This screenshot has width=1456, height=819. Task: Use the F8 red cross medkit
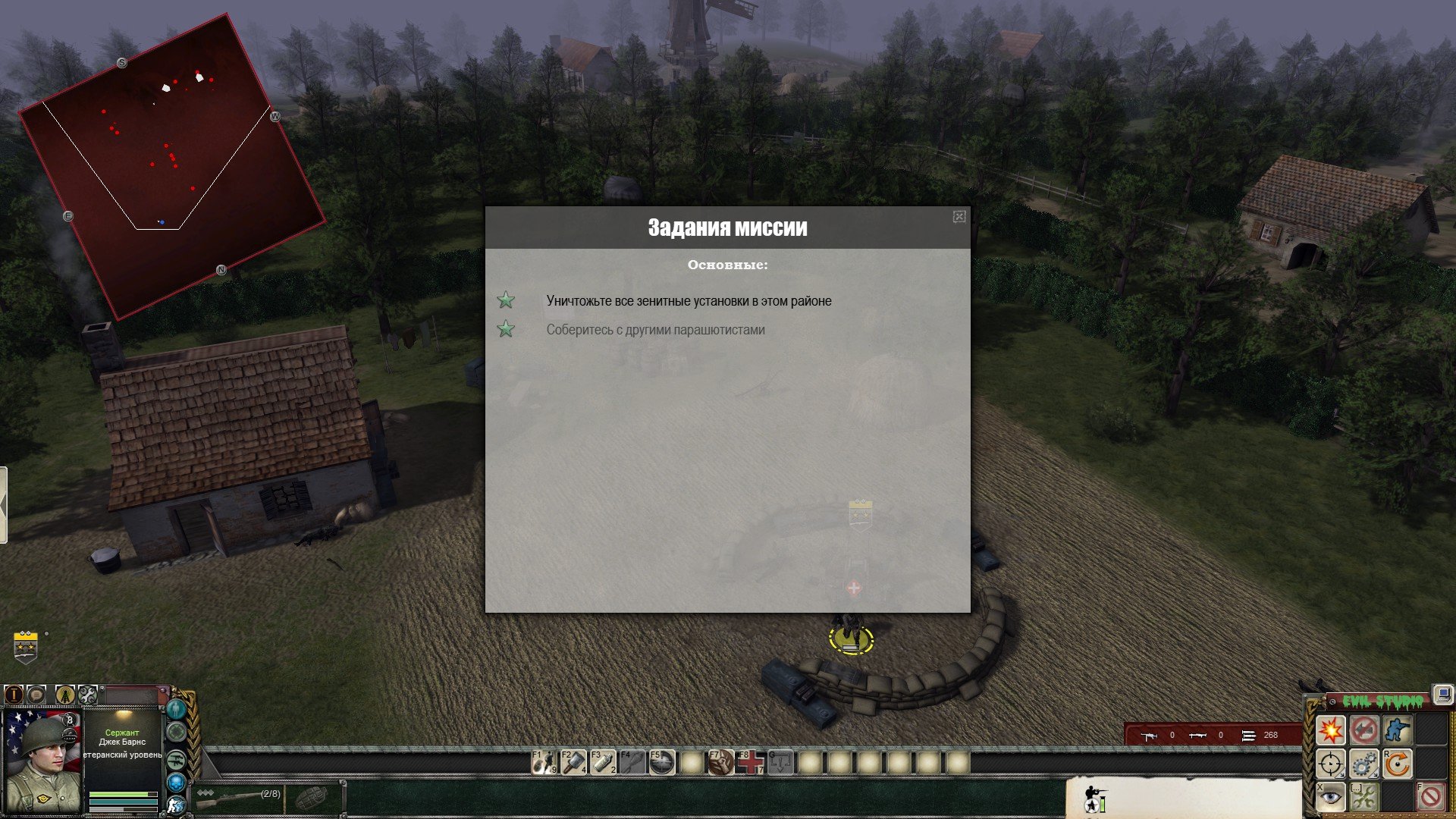click(x=750, y=762)
